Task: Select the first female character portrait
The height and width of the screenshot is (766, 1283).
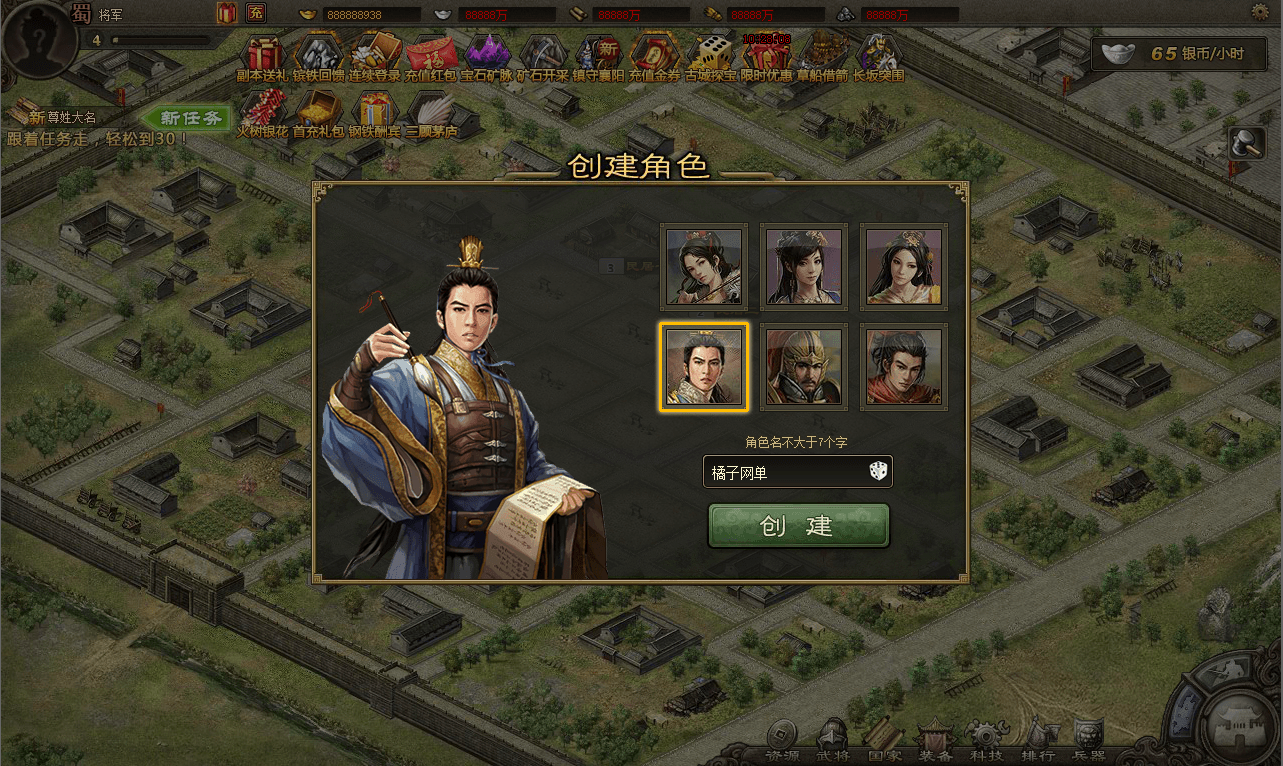Action: click(704, 267)
